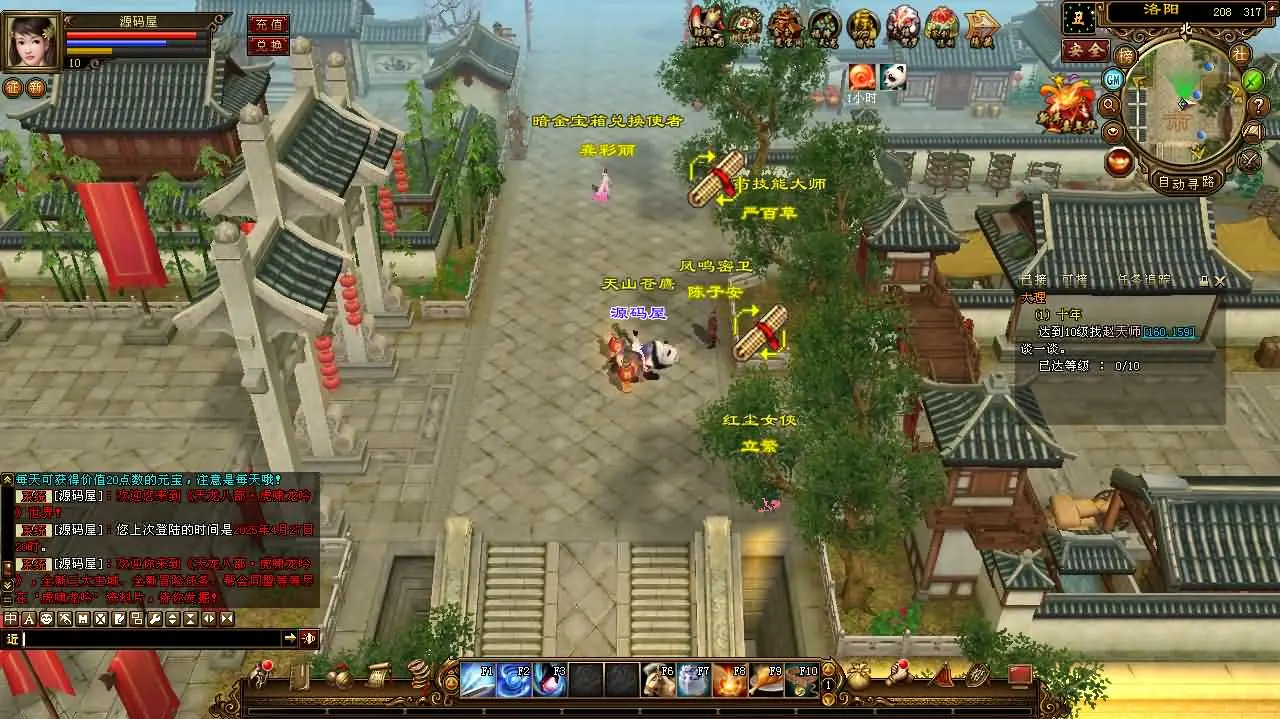Click the GM button beside minimap
1280x719 pixels.
coord(1112,79)
